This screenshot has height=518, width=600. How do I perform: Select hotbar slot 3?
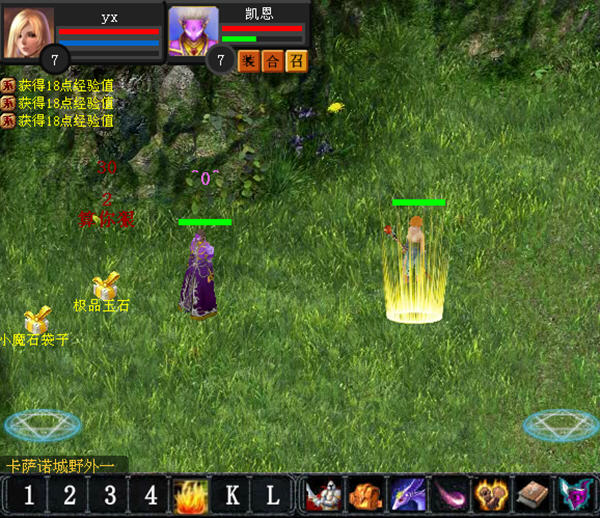[110, 495]
